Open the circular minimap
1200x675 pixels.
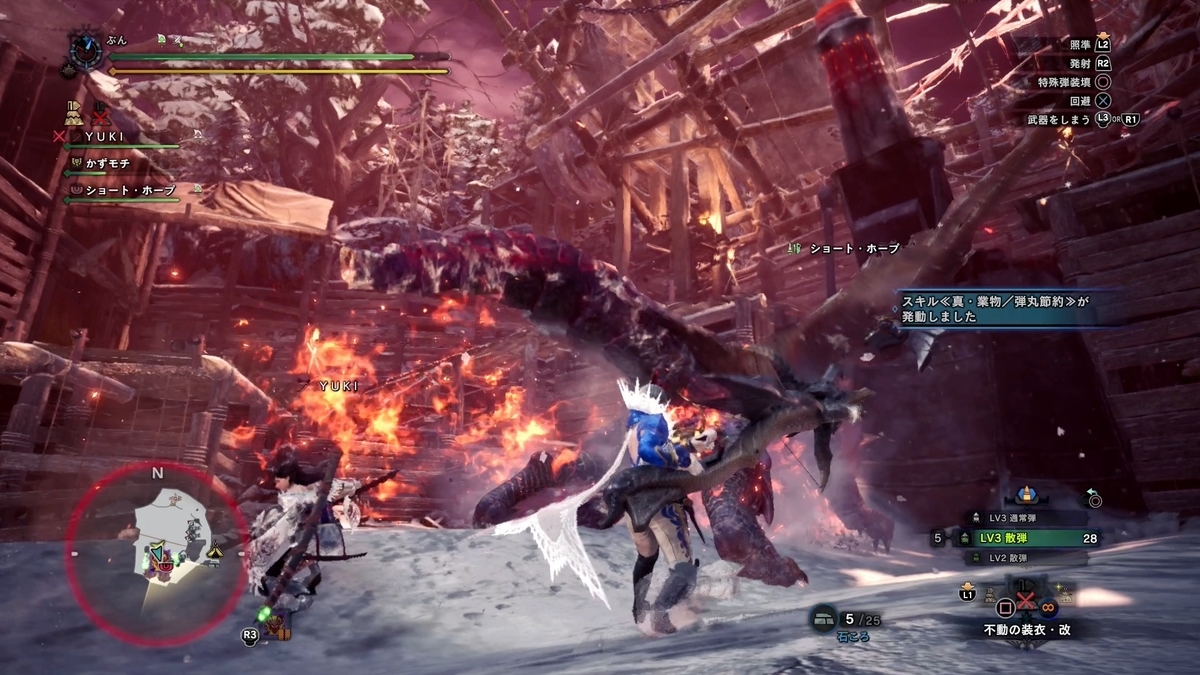click(156, 553)
